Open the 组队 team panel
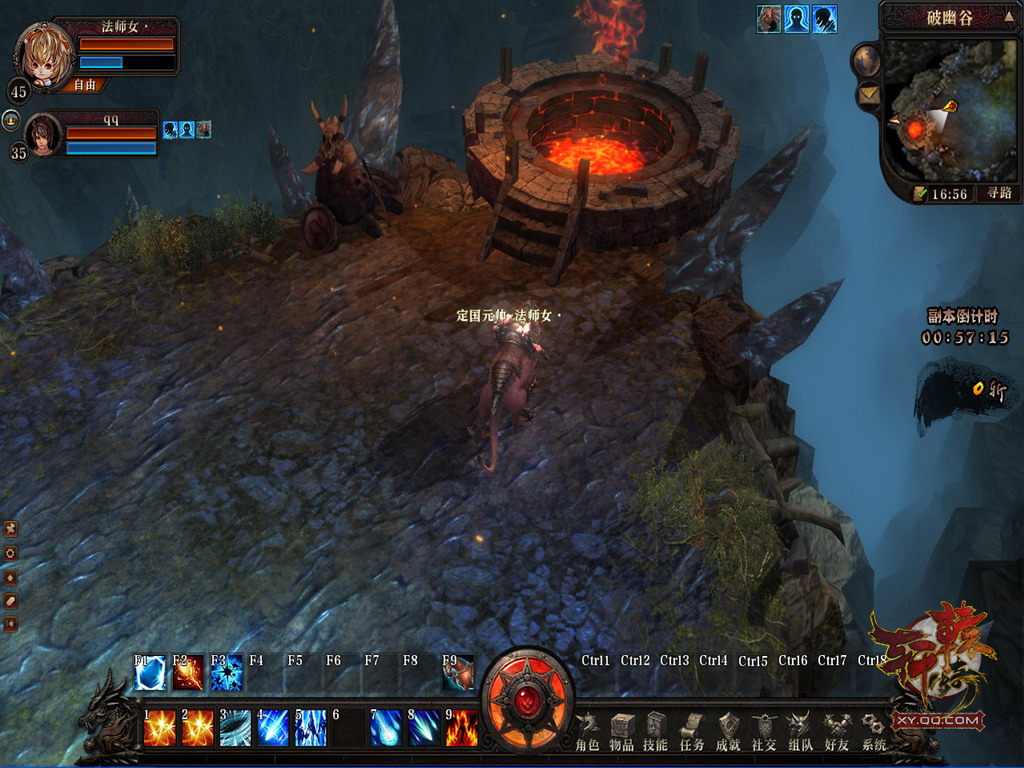Screen dimensions: 1024x768 tap(800, 731)
